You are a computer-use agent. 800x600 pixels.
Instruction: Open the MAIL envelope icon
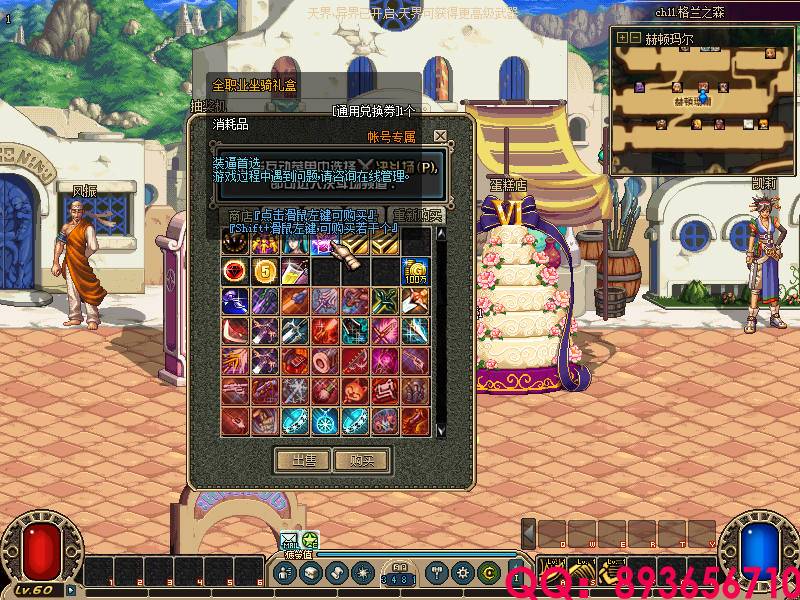click(x=289, y=540)
